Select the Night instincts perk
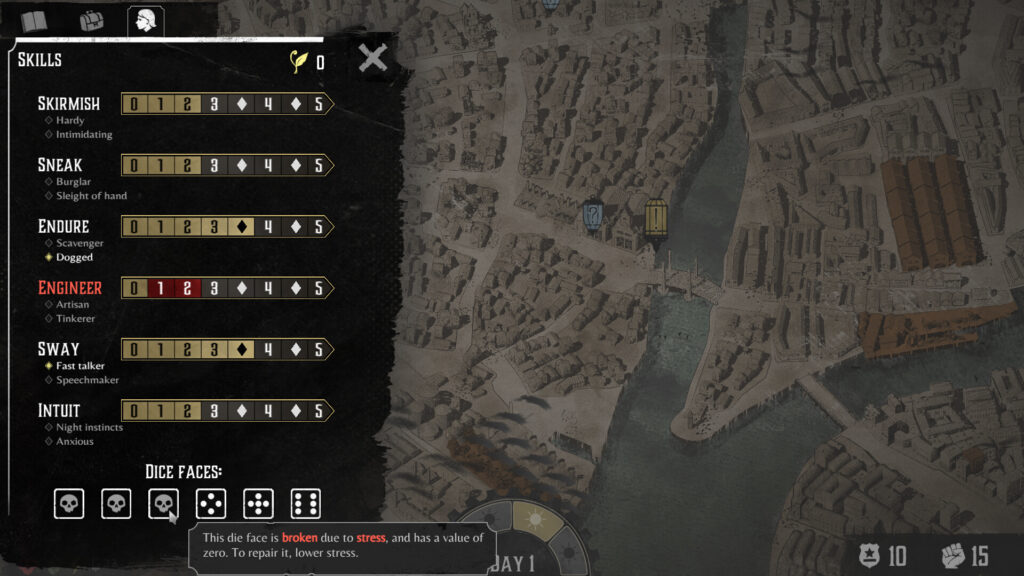Viewport: 1024px width, 576px height. (89, 427)
